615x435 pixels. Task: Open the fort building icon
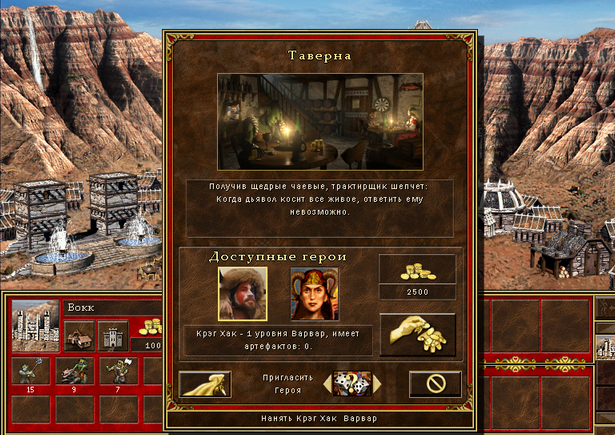click(113, 334)
